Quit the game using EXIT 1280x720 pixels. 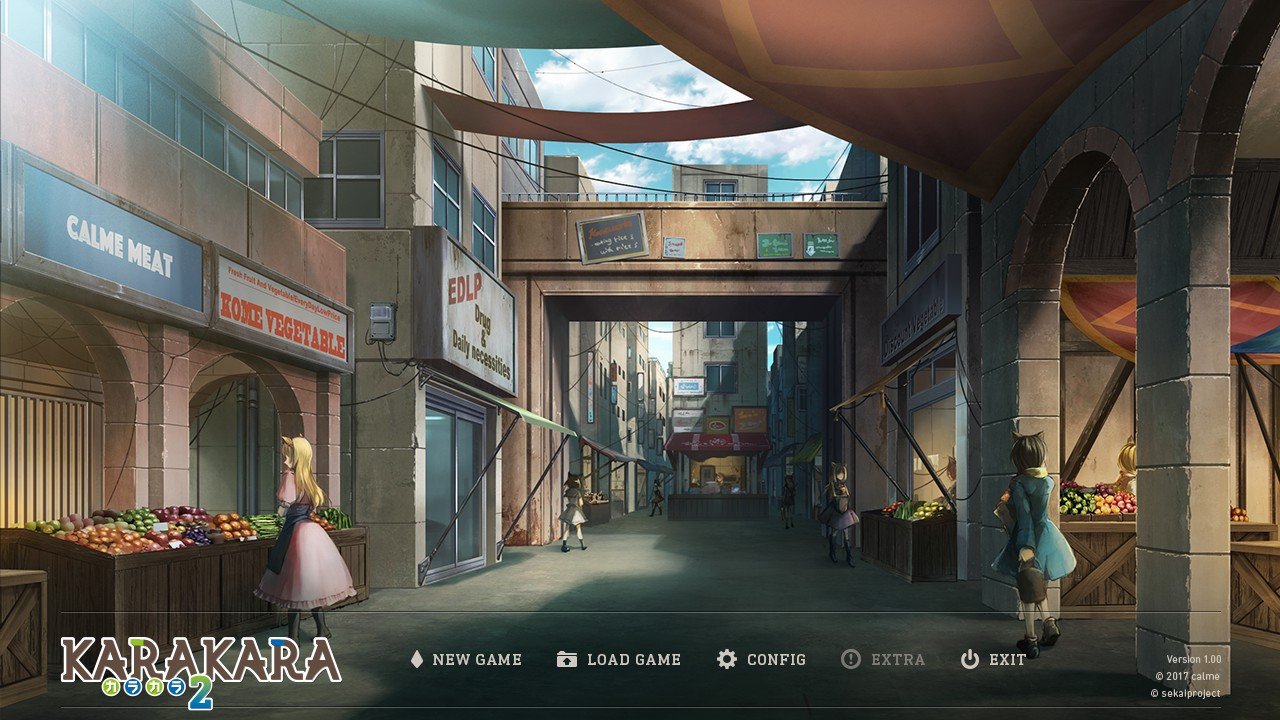[1005, 660]
